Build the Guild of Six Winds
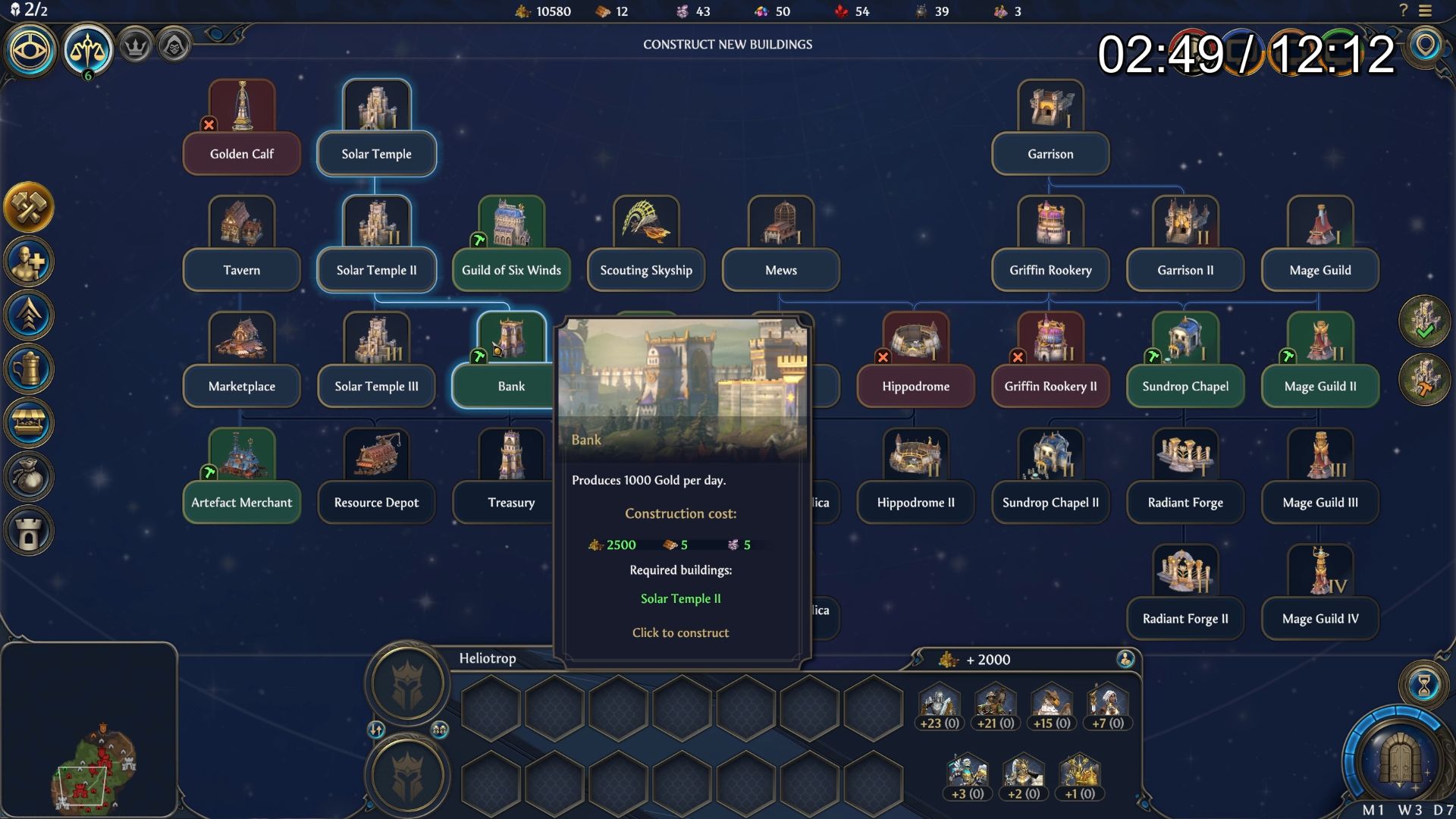1456x819 pixels. [x=511, y=270]
